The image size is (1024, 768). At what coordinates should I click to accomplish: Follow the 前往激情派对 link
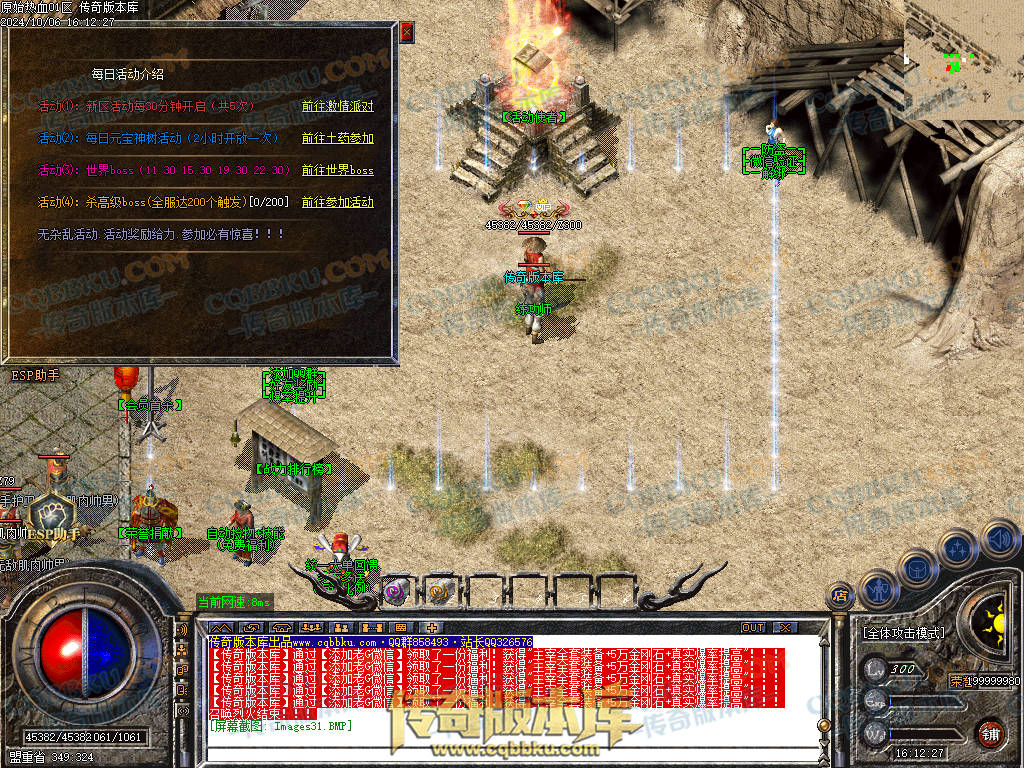pyautogui.click(x=337, y=106)
